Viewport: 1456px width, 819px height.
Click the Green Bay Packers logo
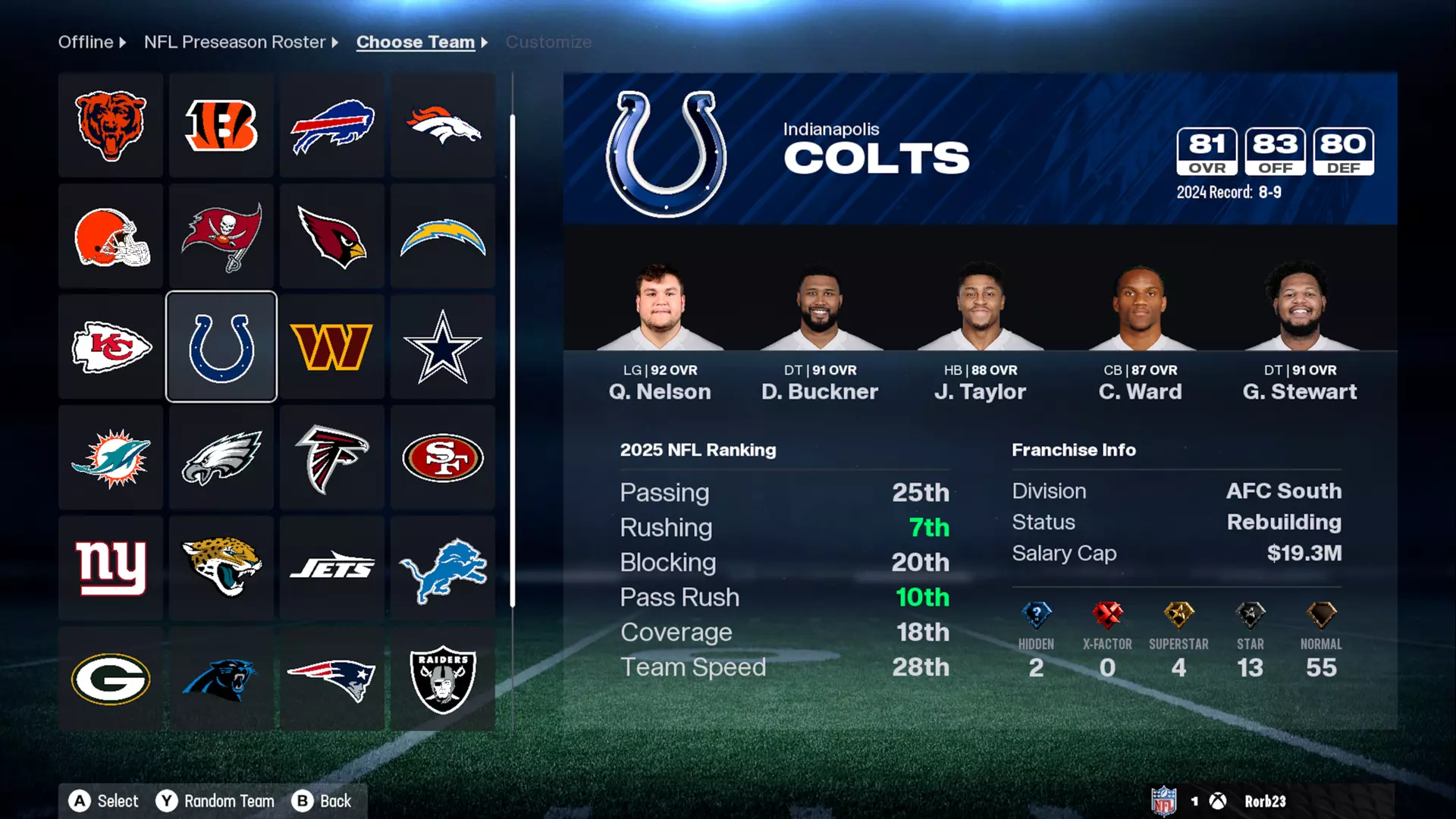(x=110, y=677)
